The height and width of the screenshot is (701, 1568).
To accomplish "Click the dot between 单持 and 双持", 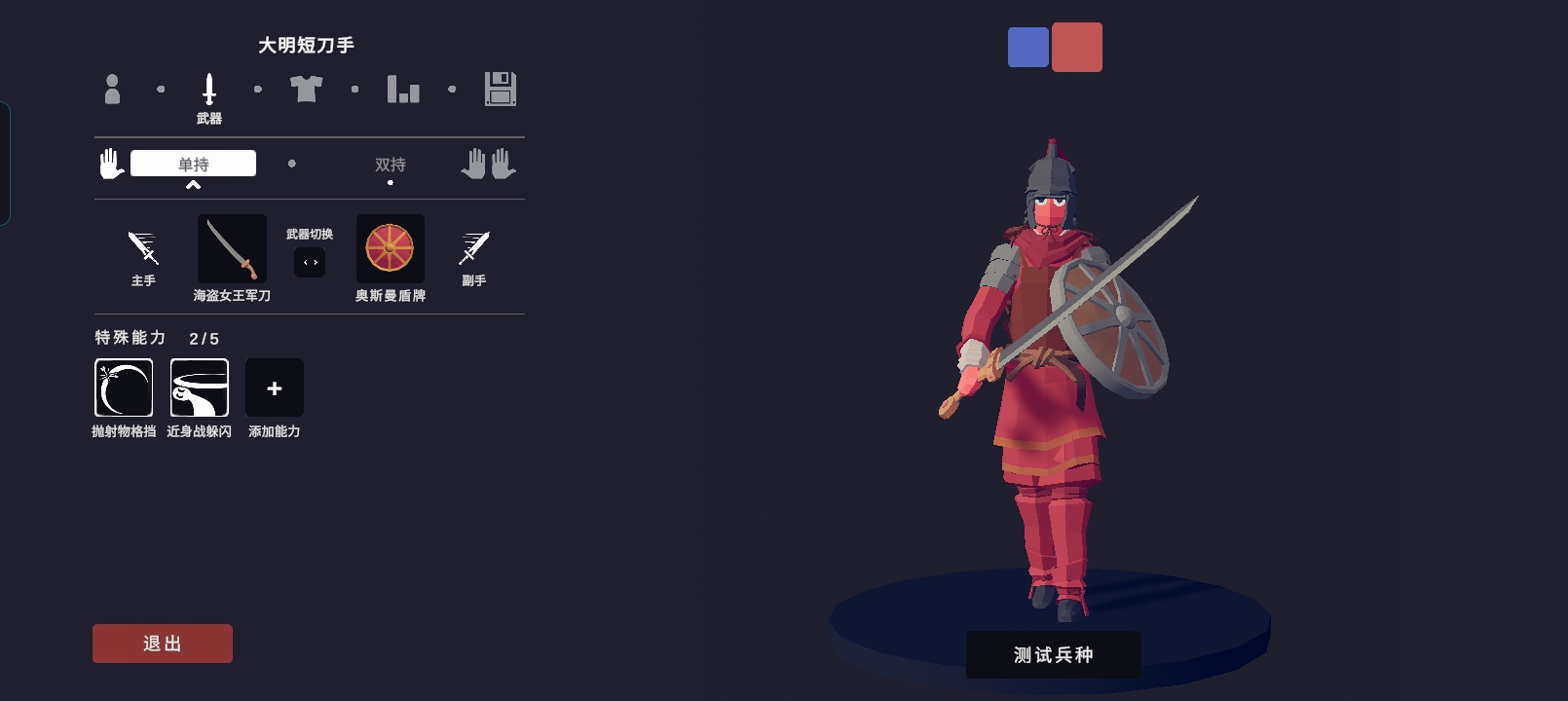I will coord(292,164).
